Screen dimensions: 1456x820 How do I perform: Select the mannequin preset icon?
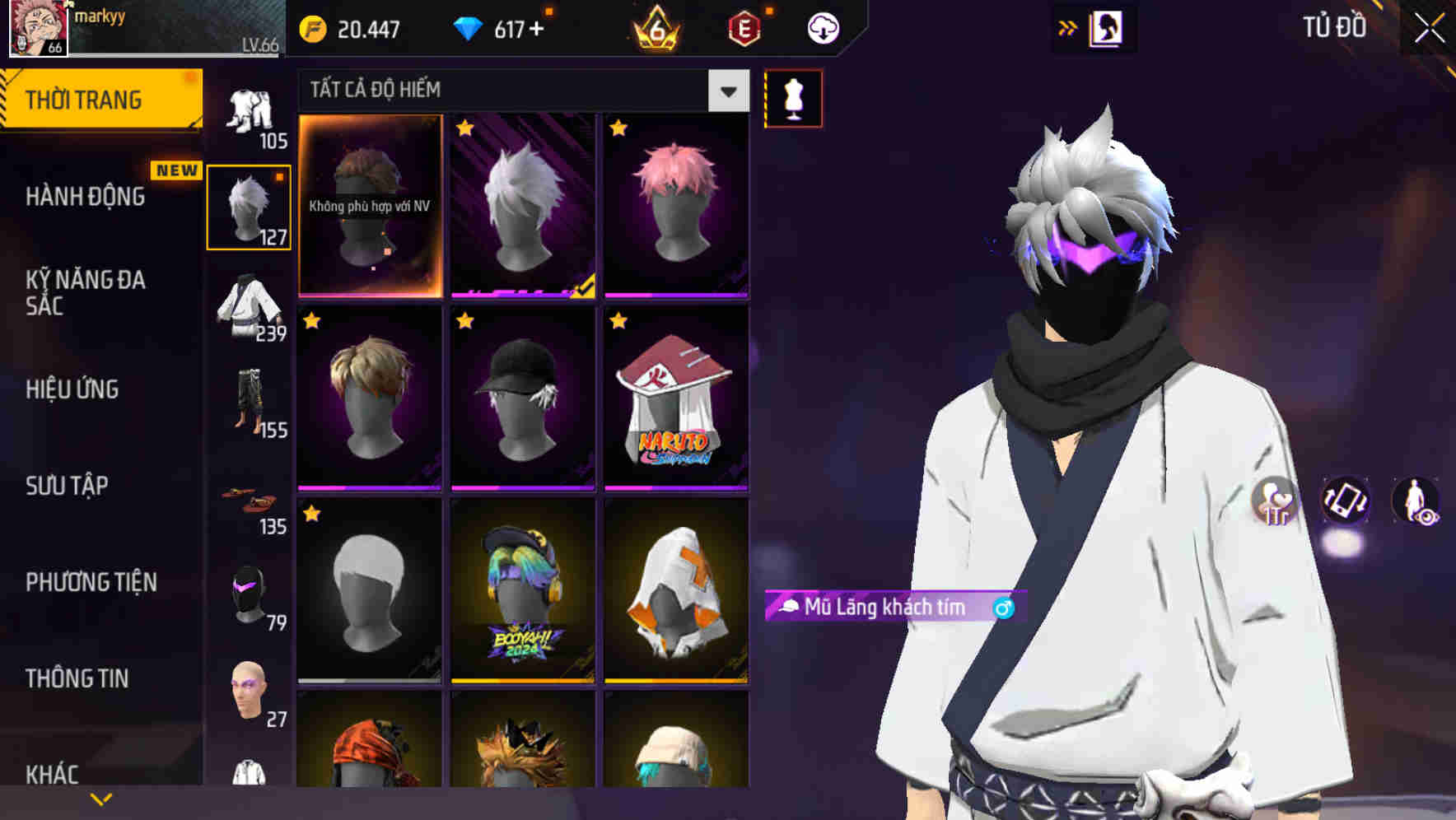pos(792,97)
